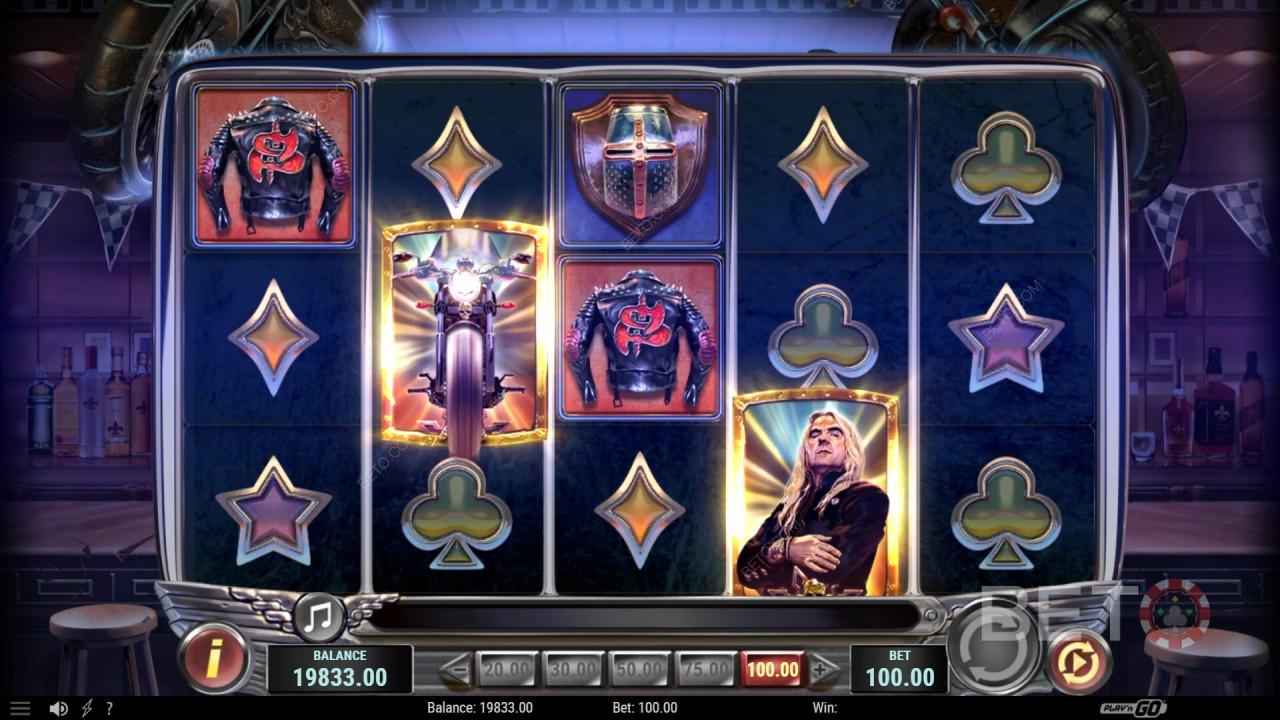Set the bet to 50.00

tap(639, 670)
